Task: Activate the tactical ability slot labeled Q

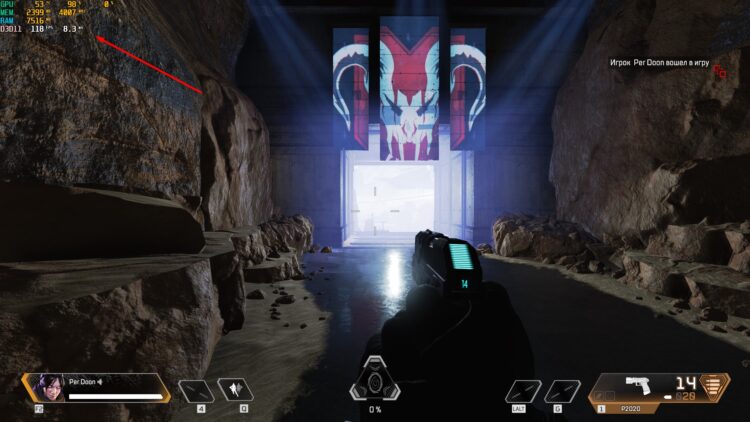Action: [x=236, y=391]
